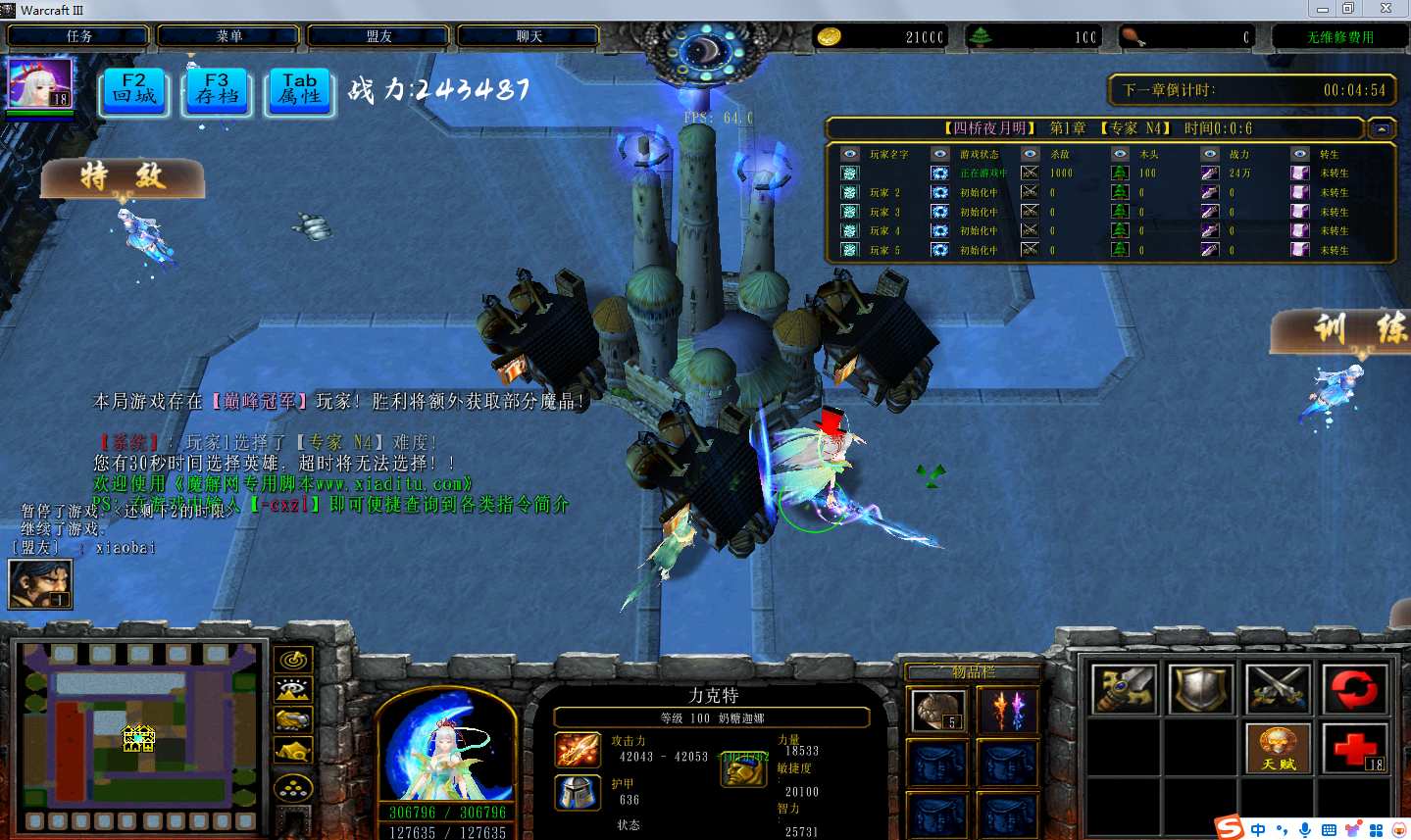1411x840 pixels.
Task: Close the Warcraft III window
Action: tap(1386, 9)
